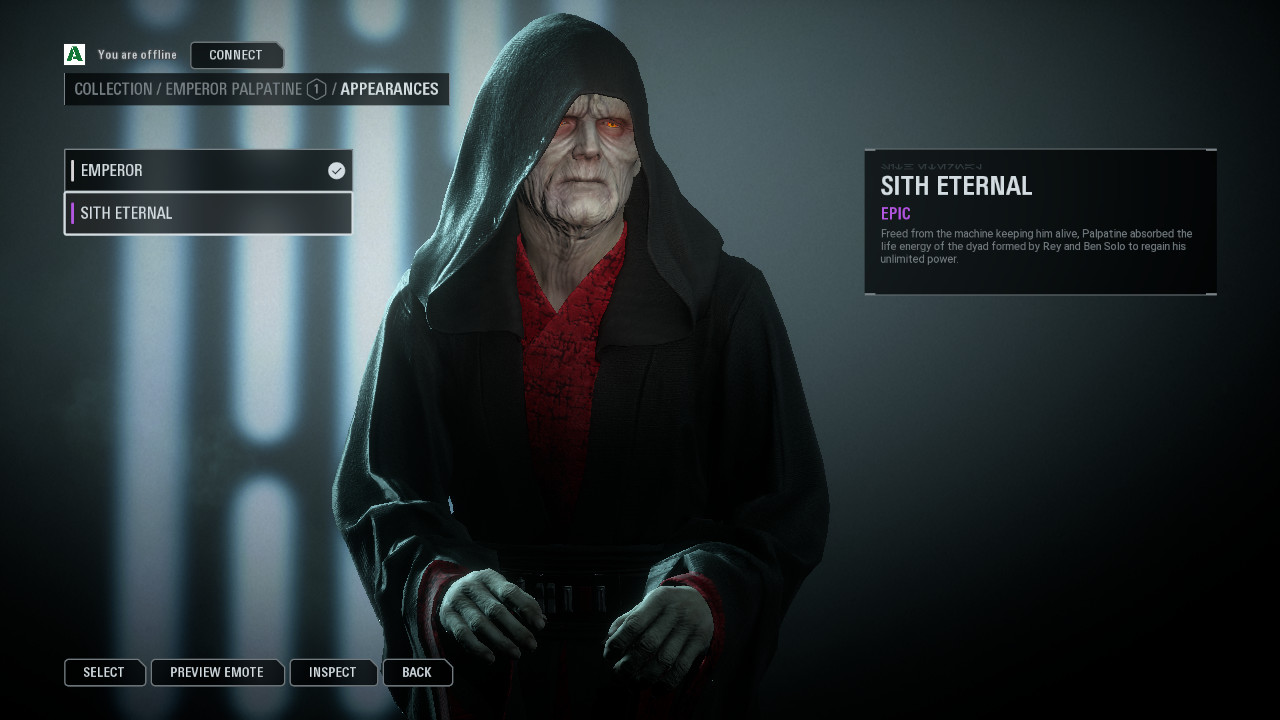Open EMPEROR PALPATINE from the breadcrumb

[235, 89]
